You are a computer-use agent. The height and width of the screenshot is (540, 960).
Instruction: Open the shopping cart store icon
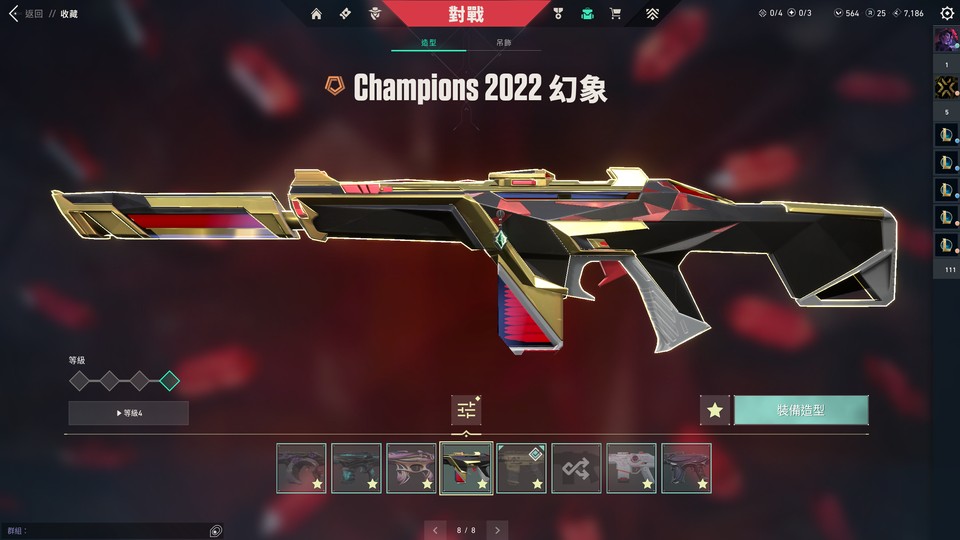point(616,14)
